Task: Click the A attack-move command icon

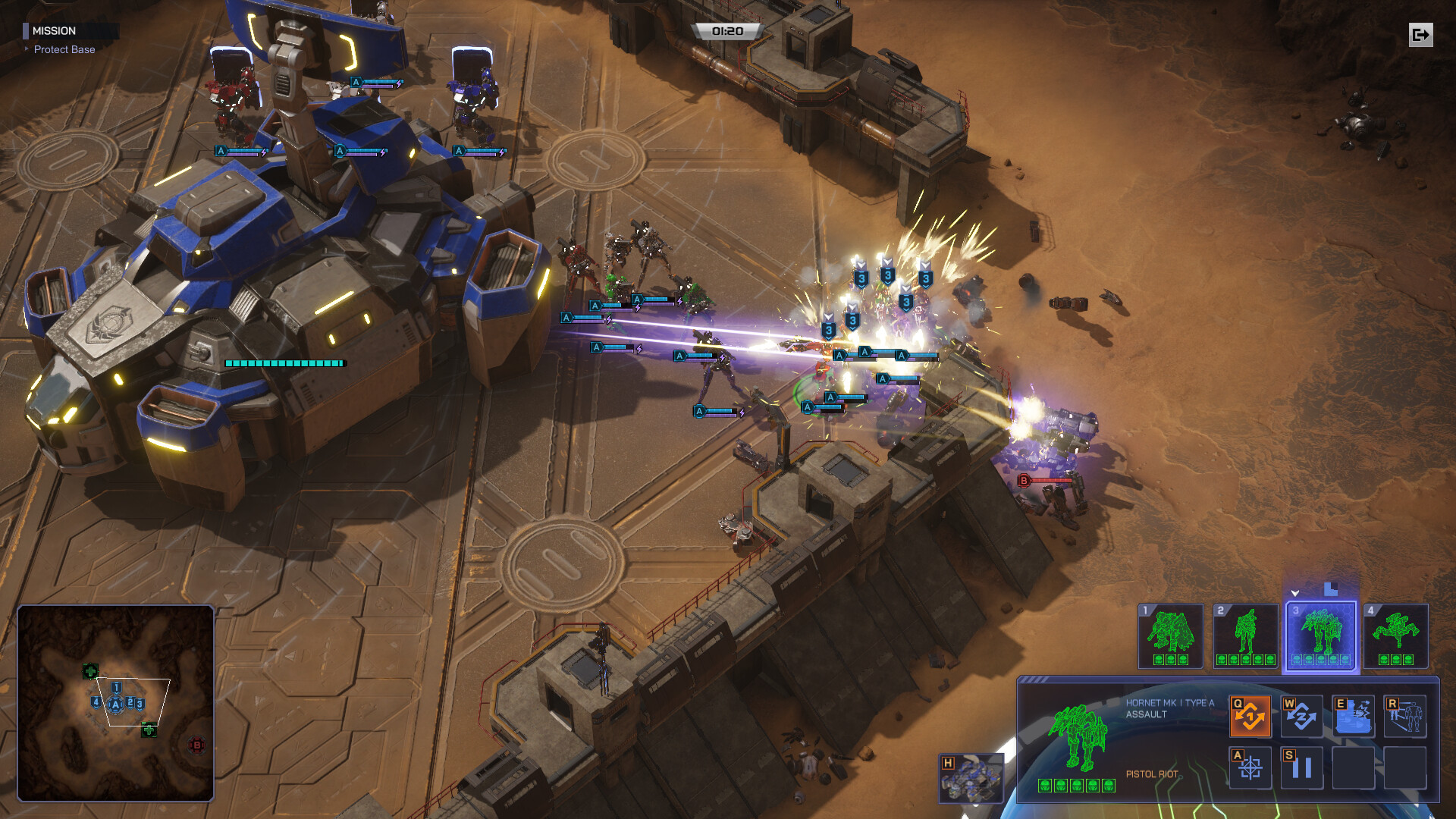Action: [x=1250, y=768]
